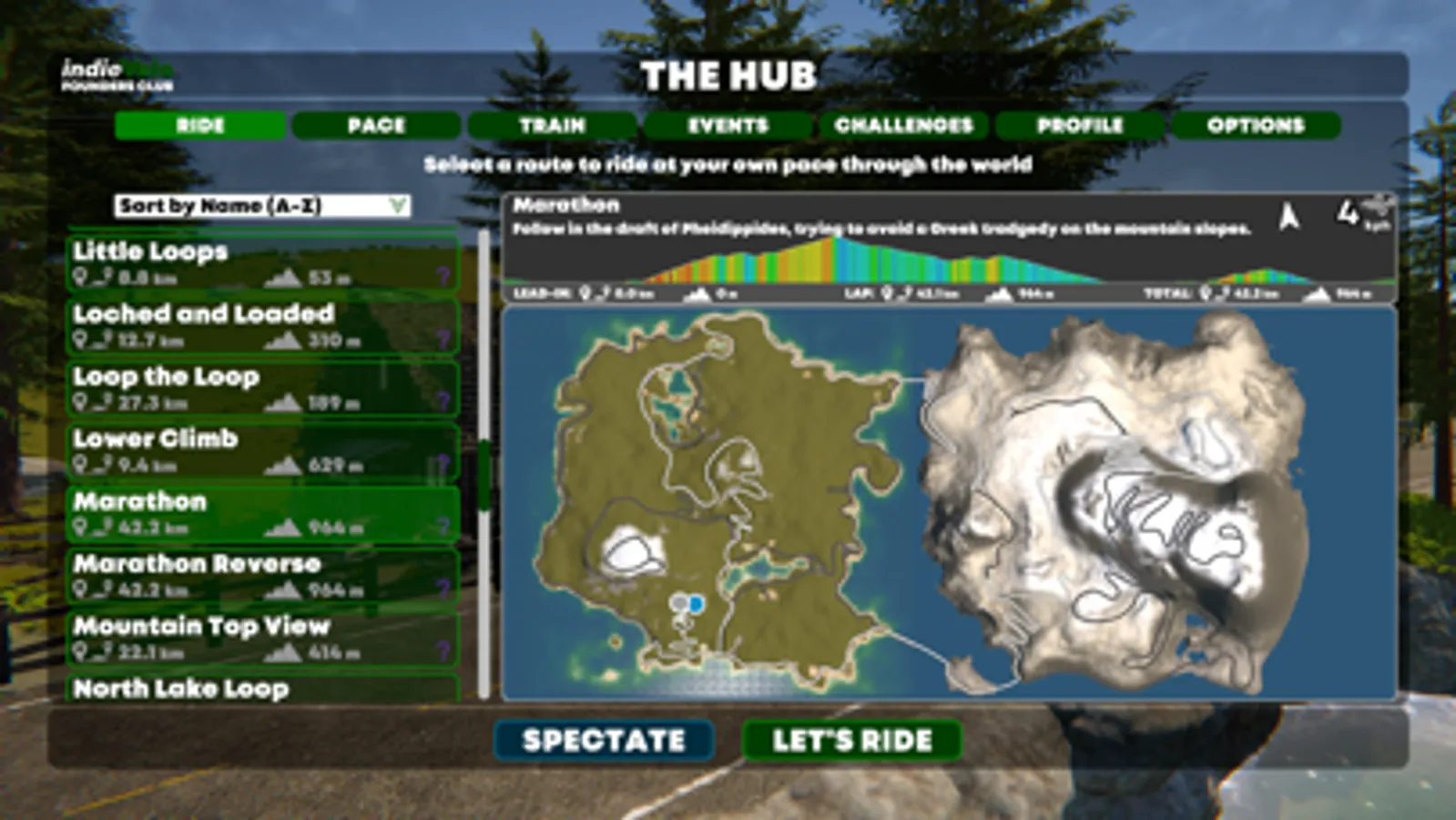Switch to the PACE tab

click(x=376, y=126)
